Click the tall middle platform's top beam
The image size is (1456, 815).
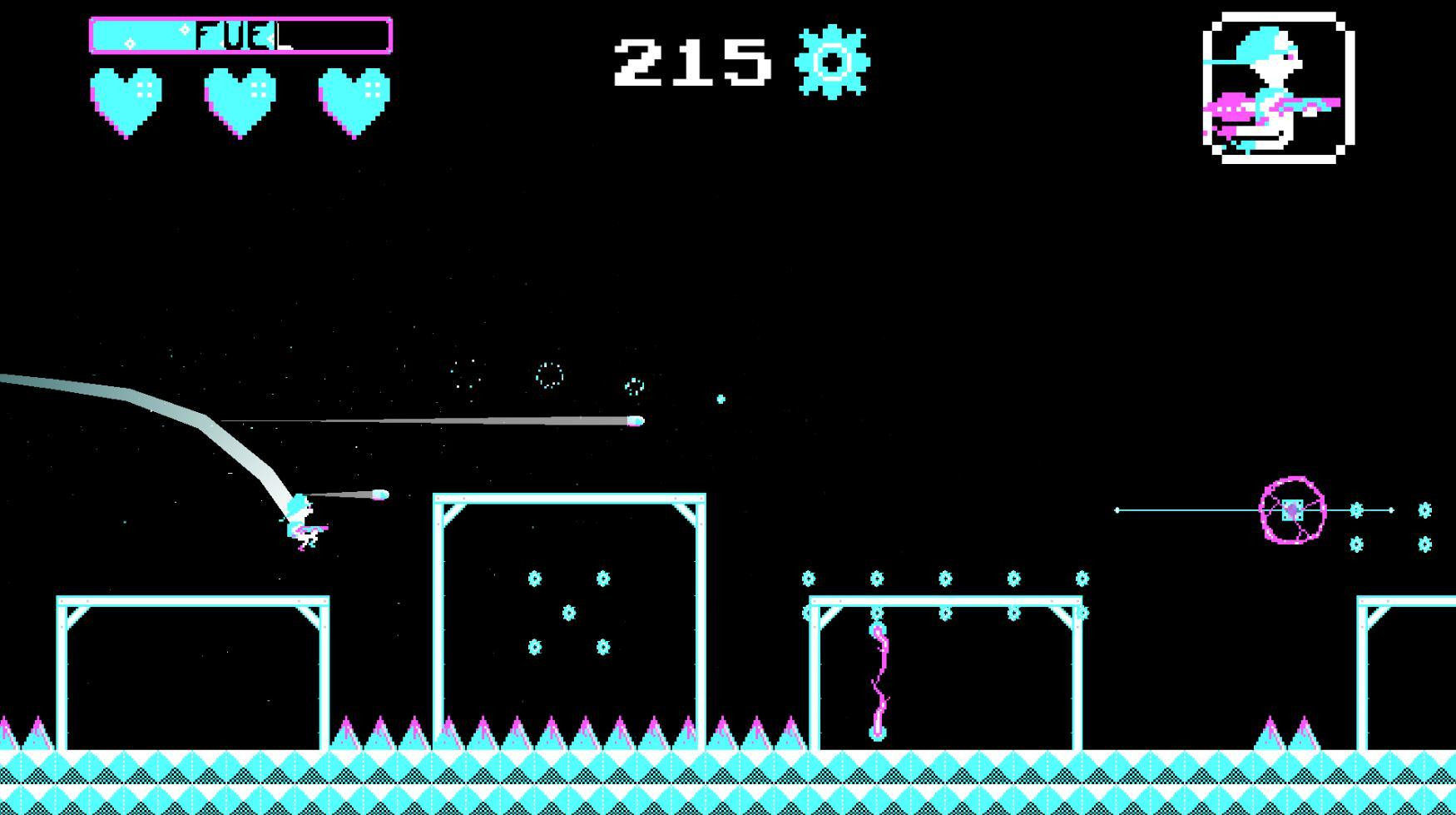(x=568, y=497)
